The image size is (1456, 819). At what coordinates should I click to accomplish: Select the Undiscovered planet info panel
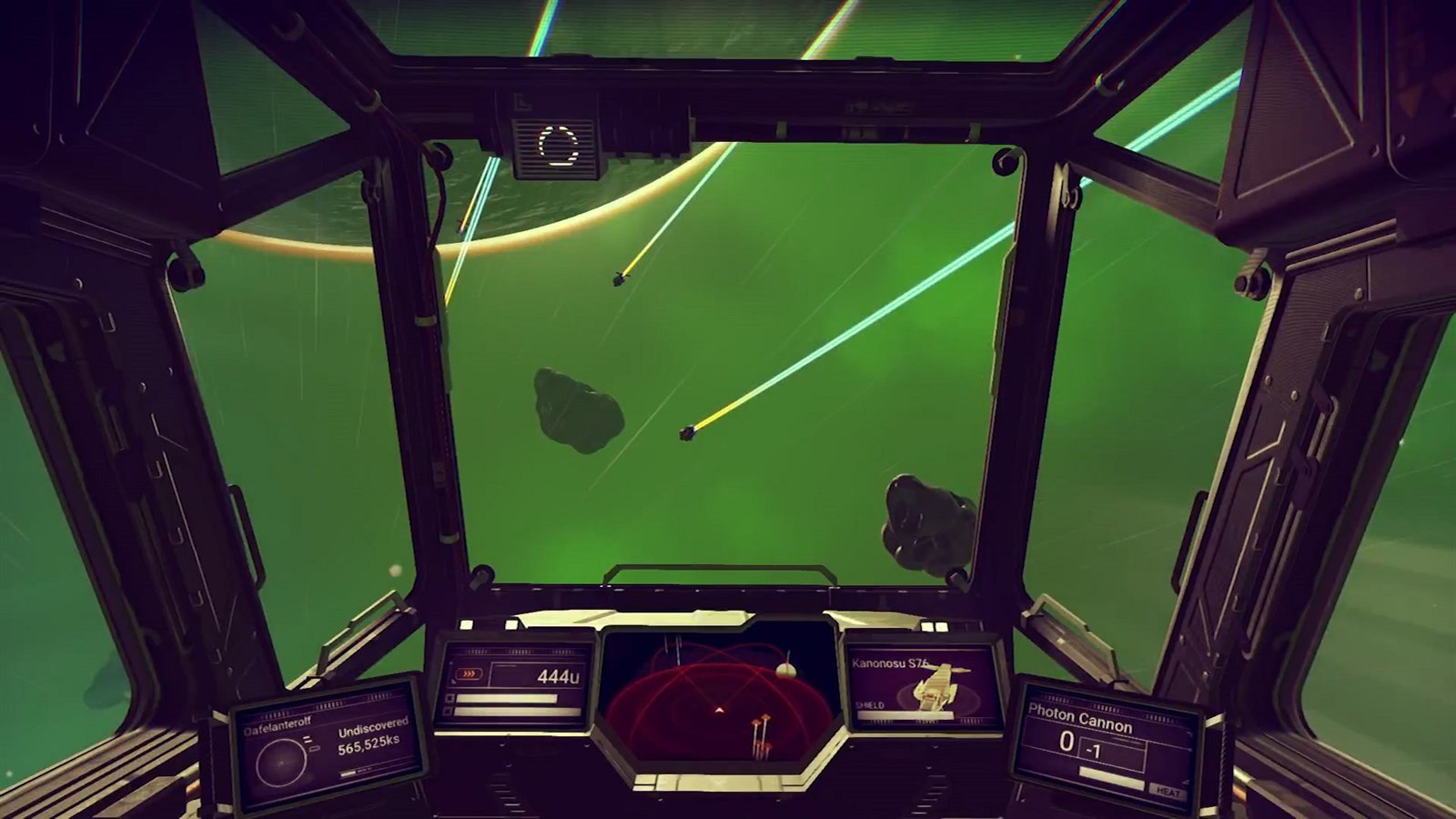coord(329,743)
